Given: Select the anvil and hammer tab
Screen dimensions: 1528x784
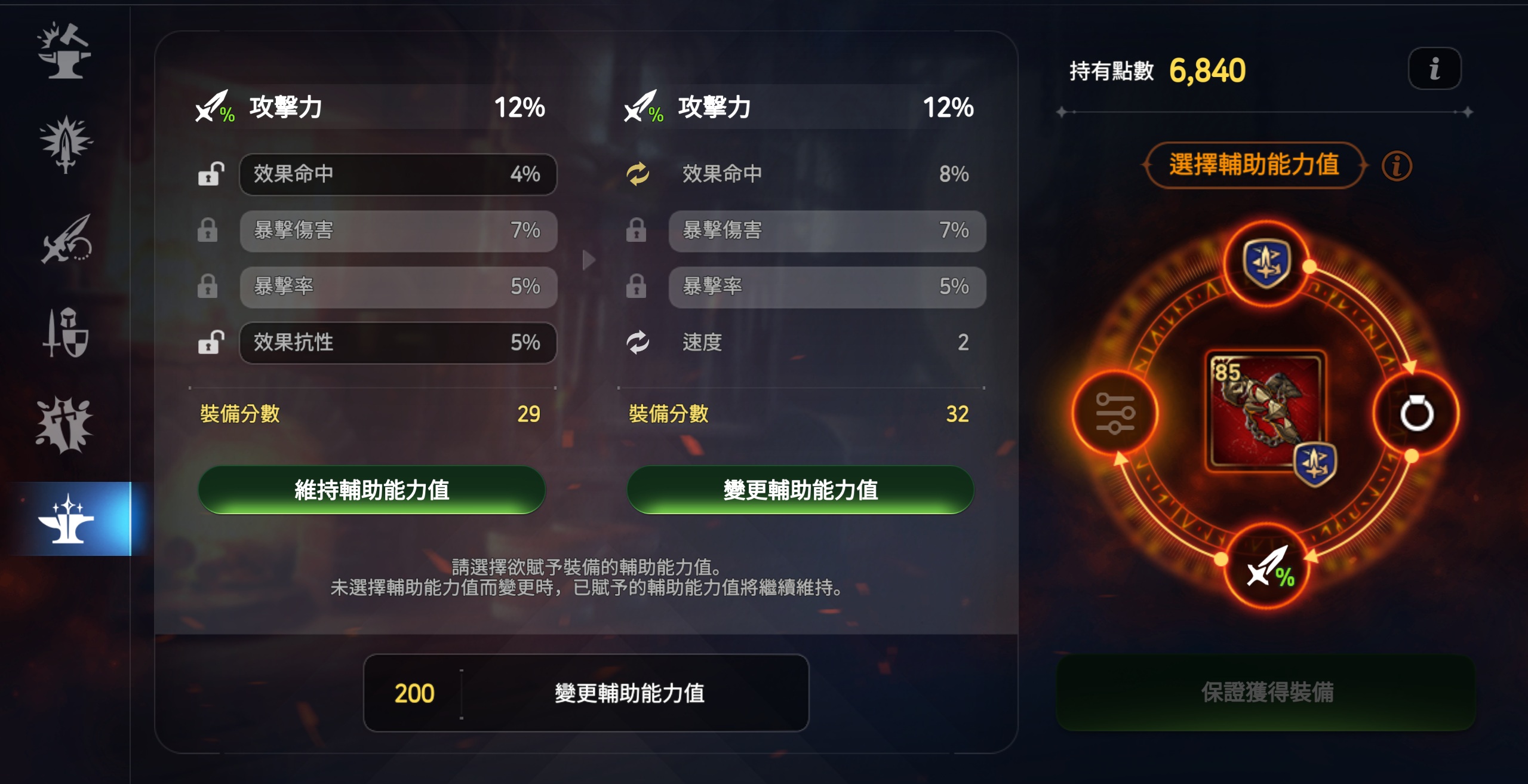Looking at the screenshot, I should click(x=64, y=51).
